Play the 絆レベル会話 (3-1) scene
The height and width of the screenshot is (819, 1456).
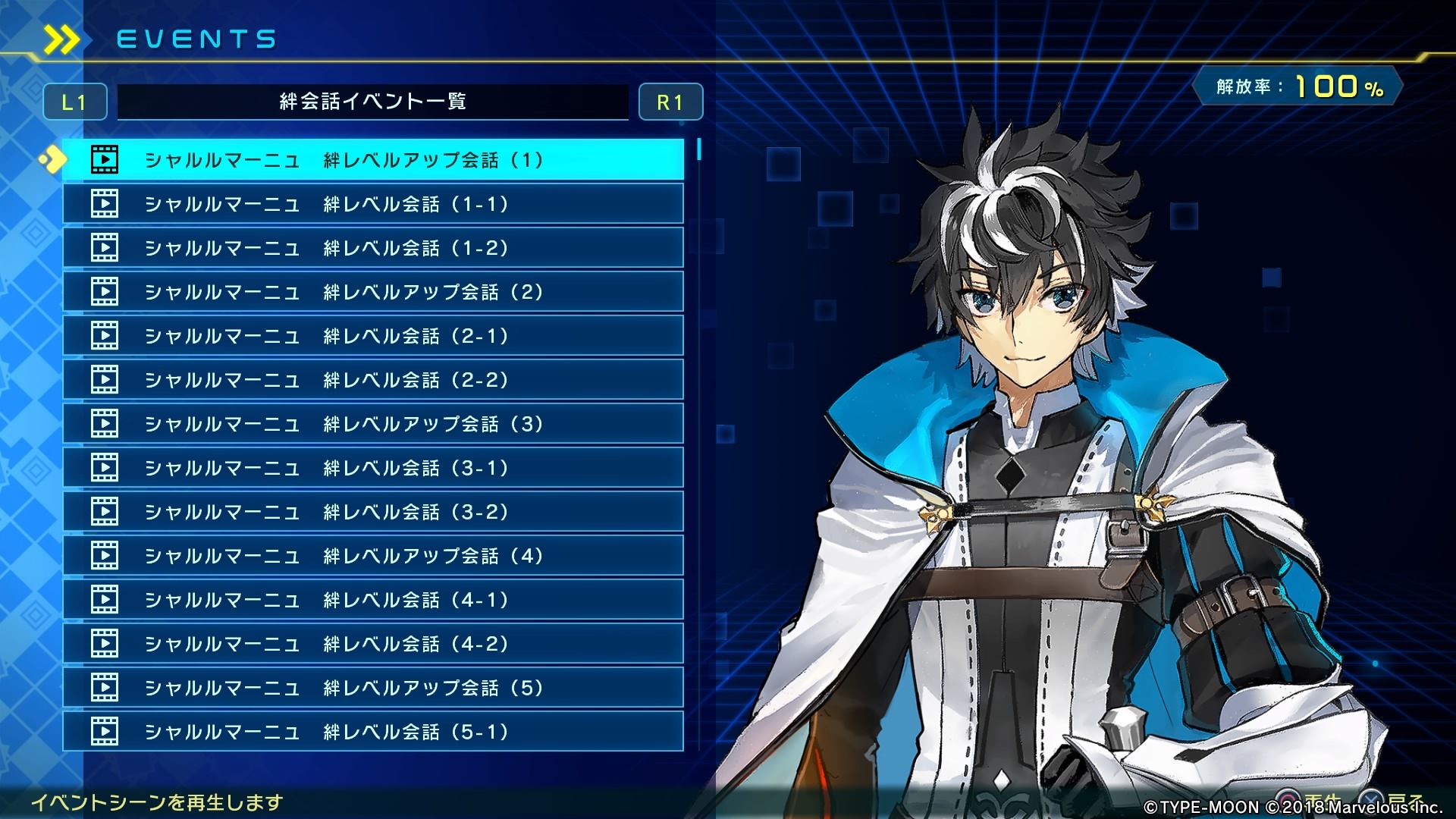coord(372,468)
